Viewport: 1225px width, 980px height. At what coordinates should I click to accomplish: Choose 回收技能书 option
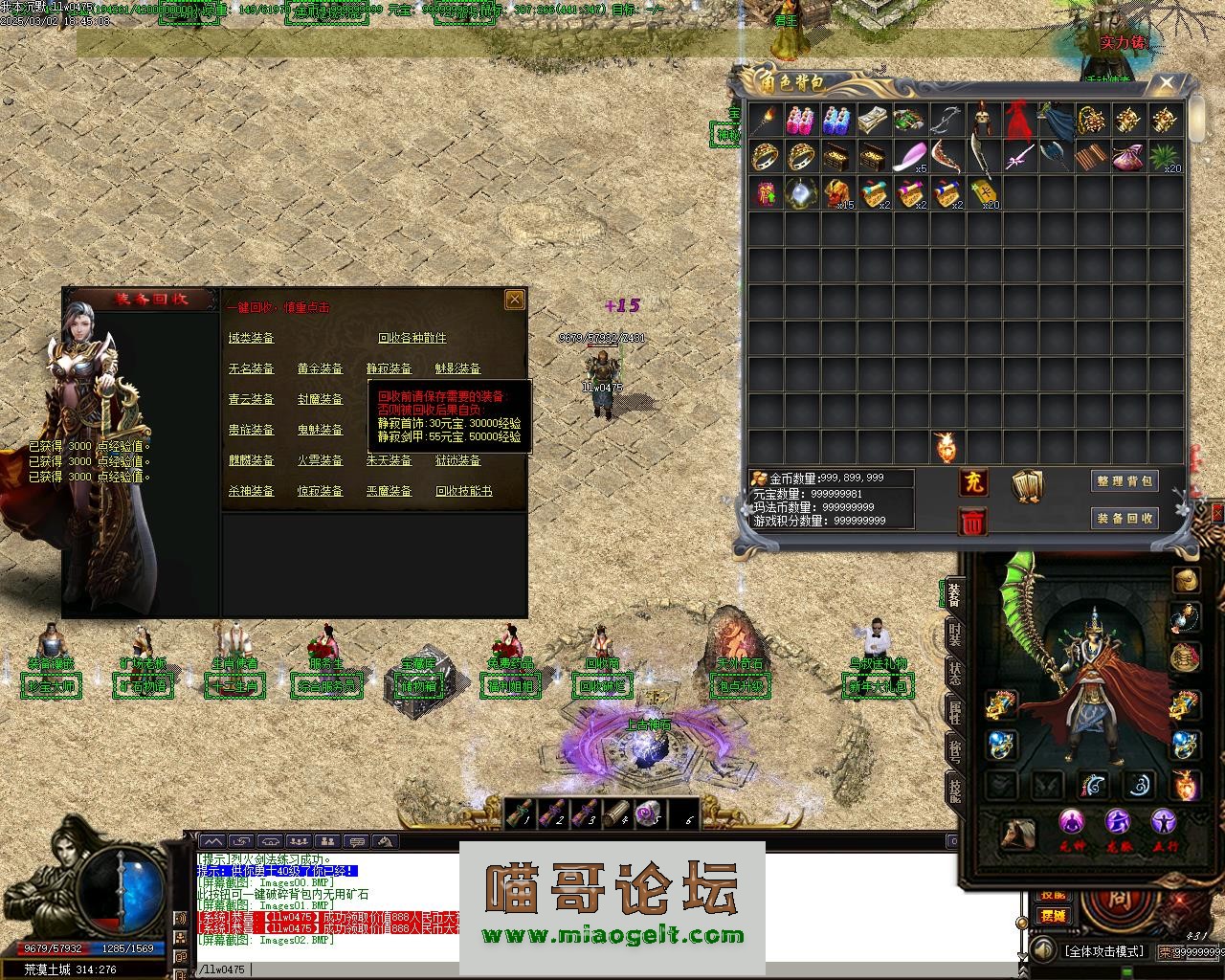463,491
